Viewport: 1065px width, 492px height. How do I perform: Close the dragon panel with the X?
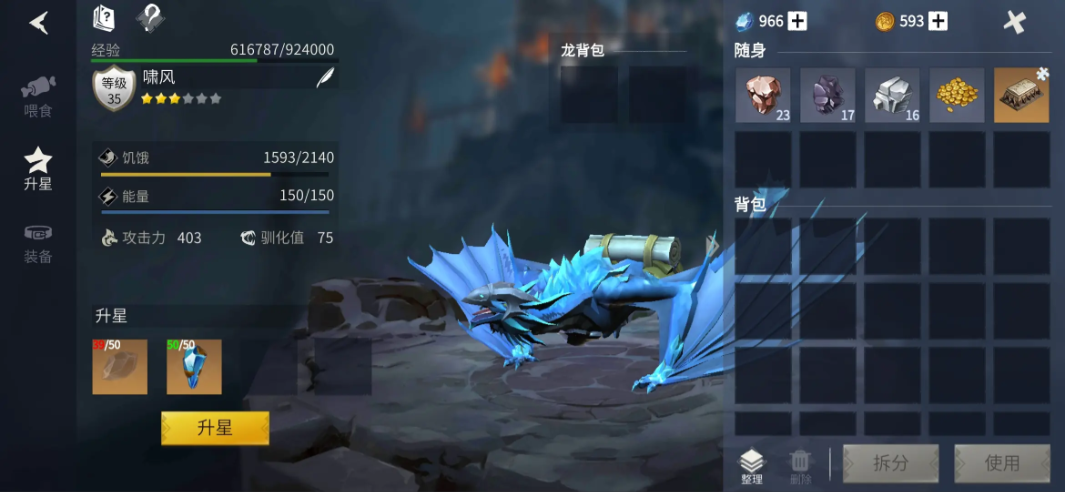pos(1015,22)
